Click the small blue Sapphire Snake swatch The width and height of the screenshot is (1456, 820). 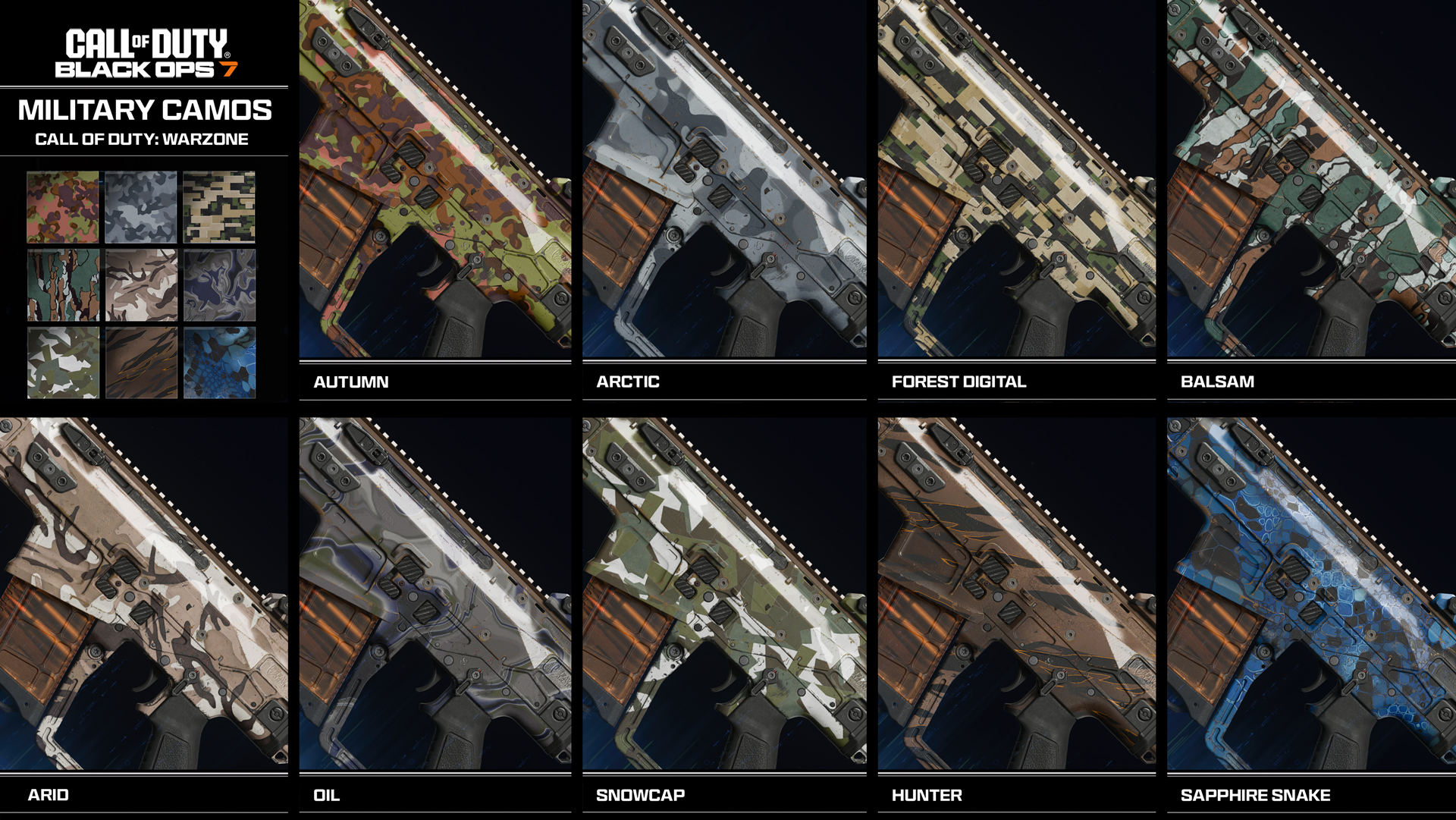[x=219, y=363]
